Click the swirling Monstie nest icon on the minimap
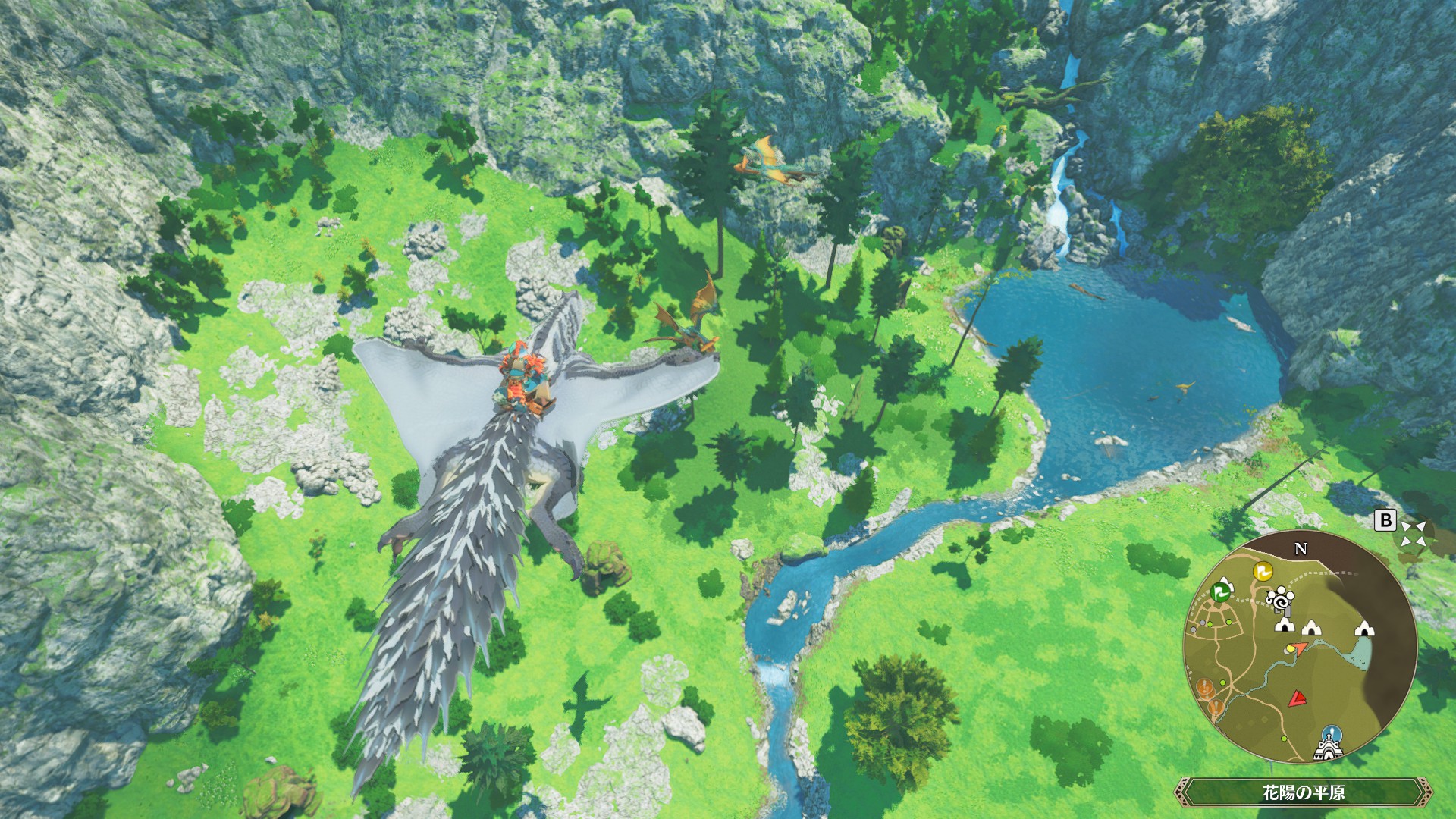Screen dimensions: 1456x819 coord(1281,601)
